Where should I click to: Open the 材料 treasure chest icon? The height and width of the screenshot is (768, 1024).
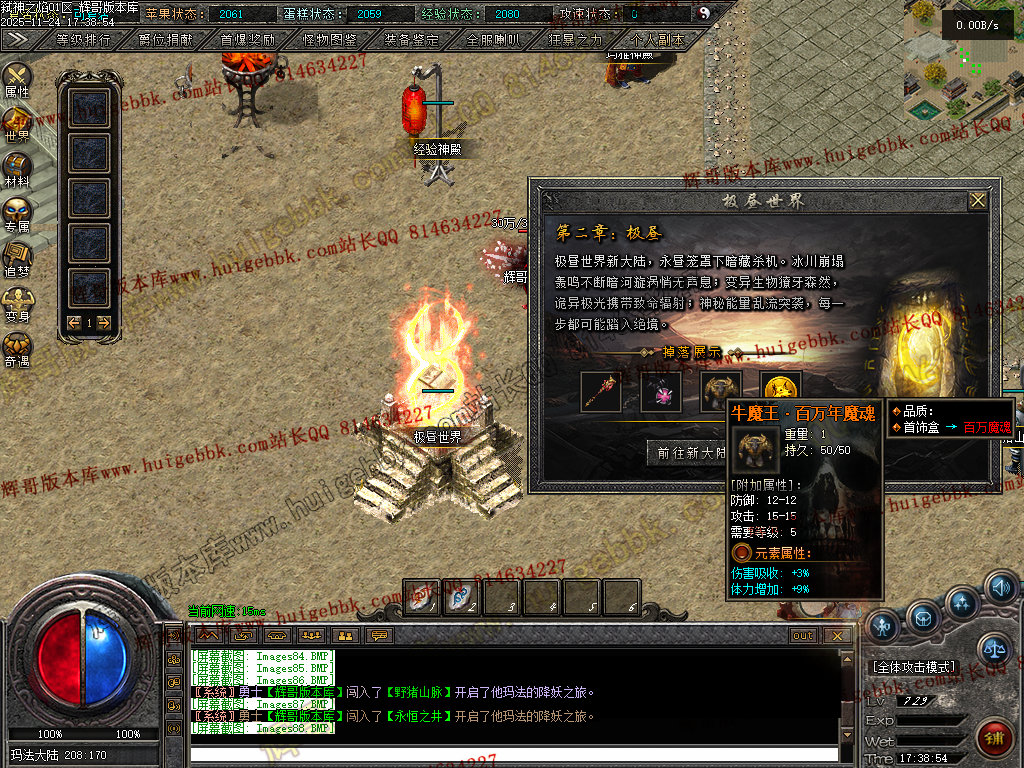pyautogui.click(x=17, y=168)
